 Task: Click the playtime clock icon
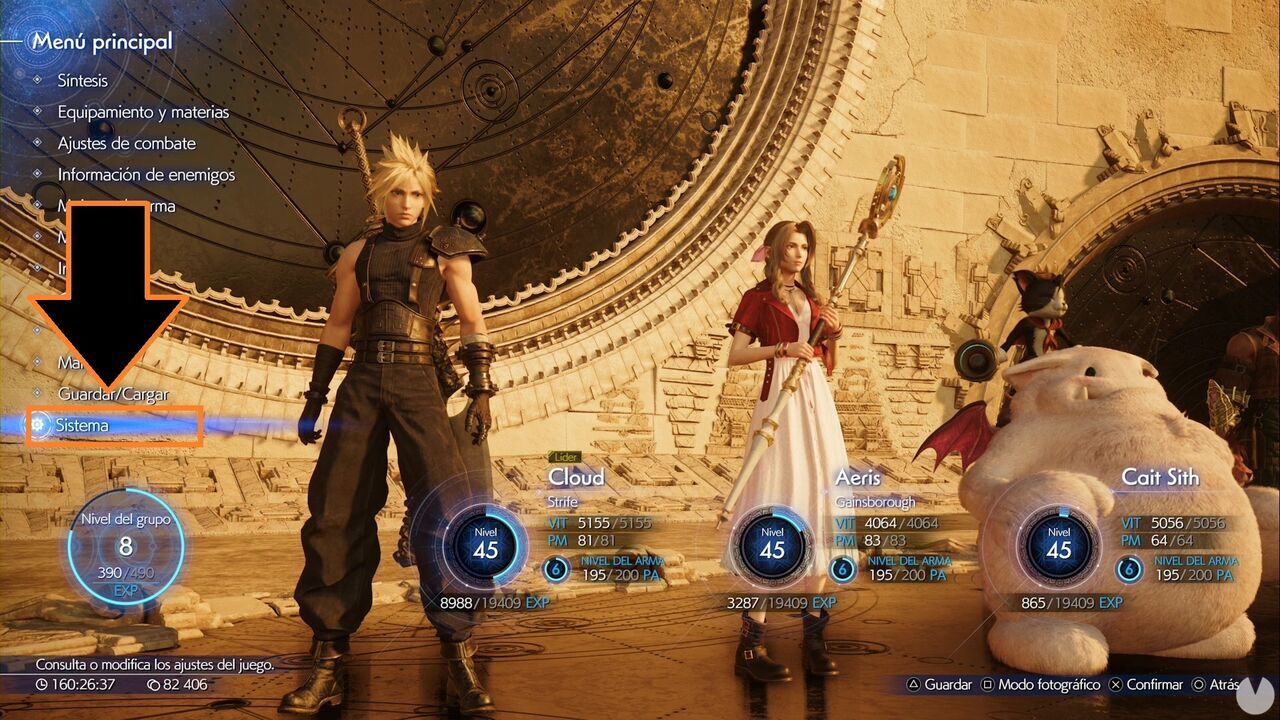[42, 685]
